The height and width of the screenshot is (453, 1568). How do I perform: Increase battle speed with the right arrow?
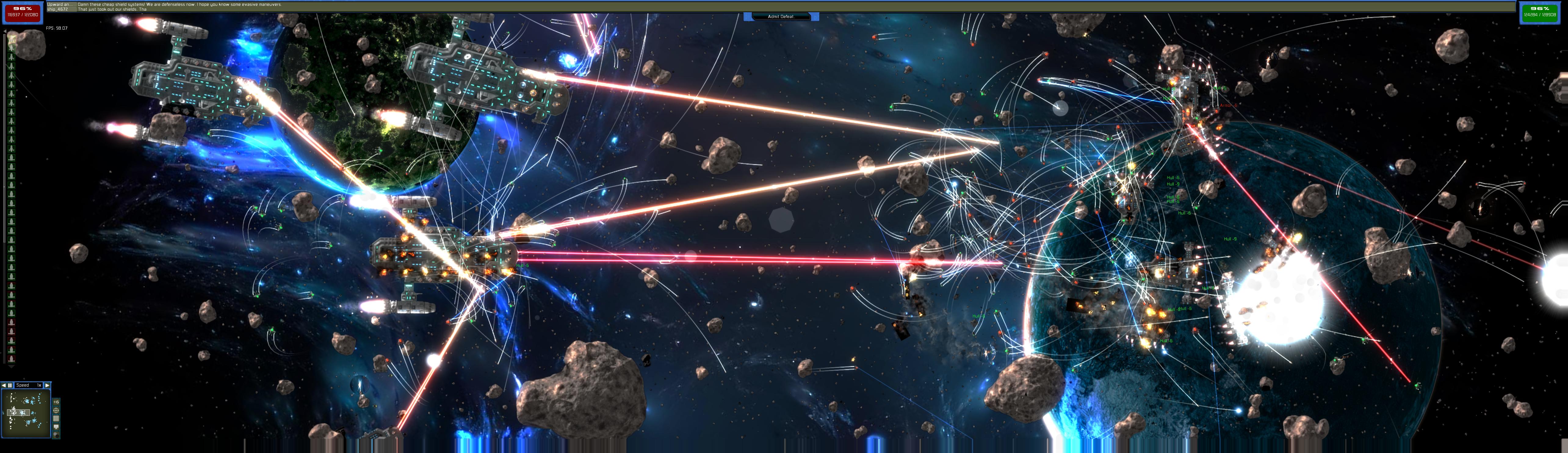point(48,386)
